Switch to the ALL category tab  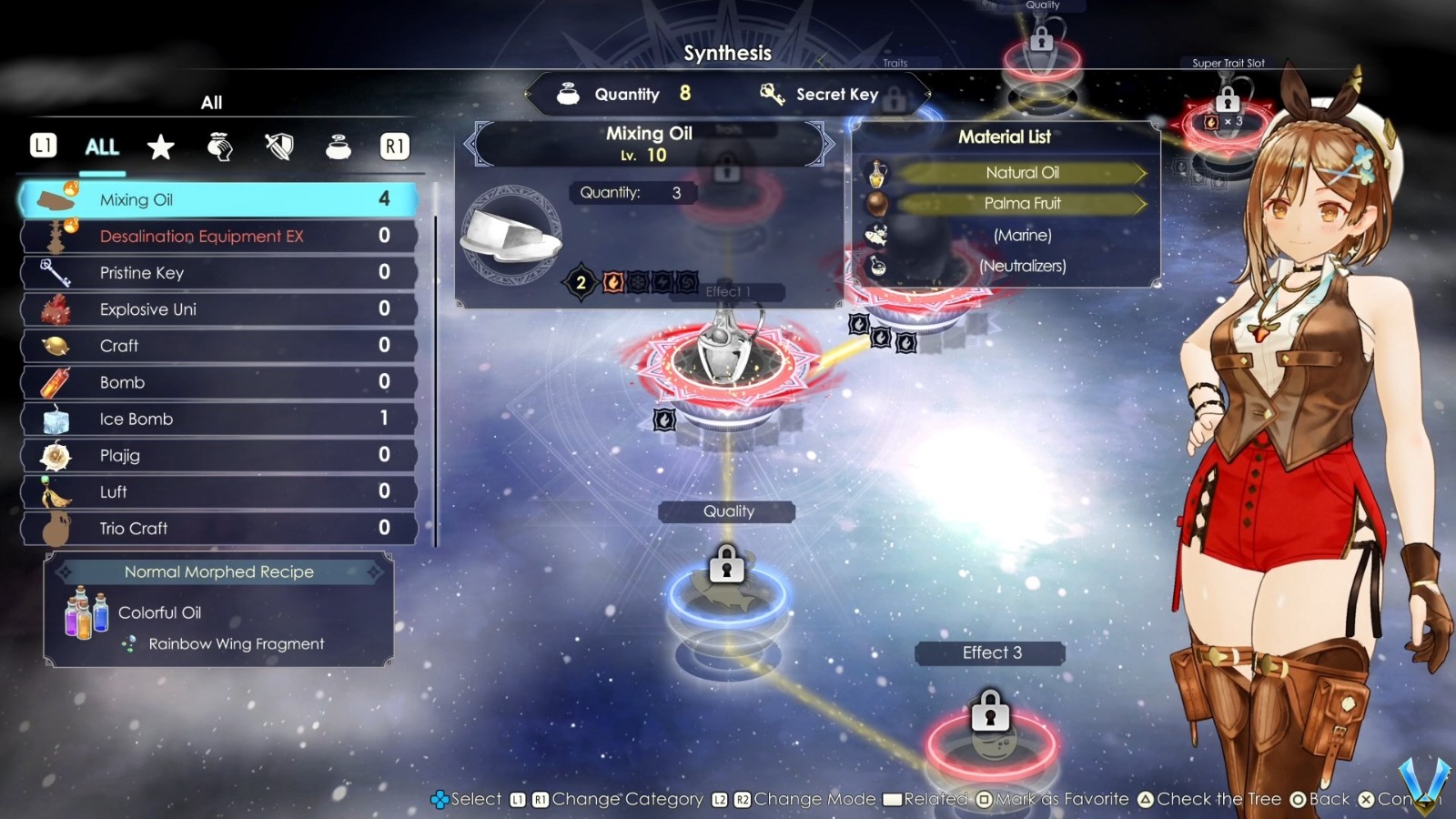[101, 147]
